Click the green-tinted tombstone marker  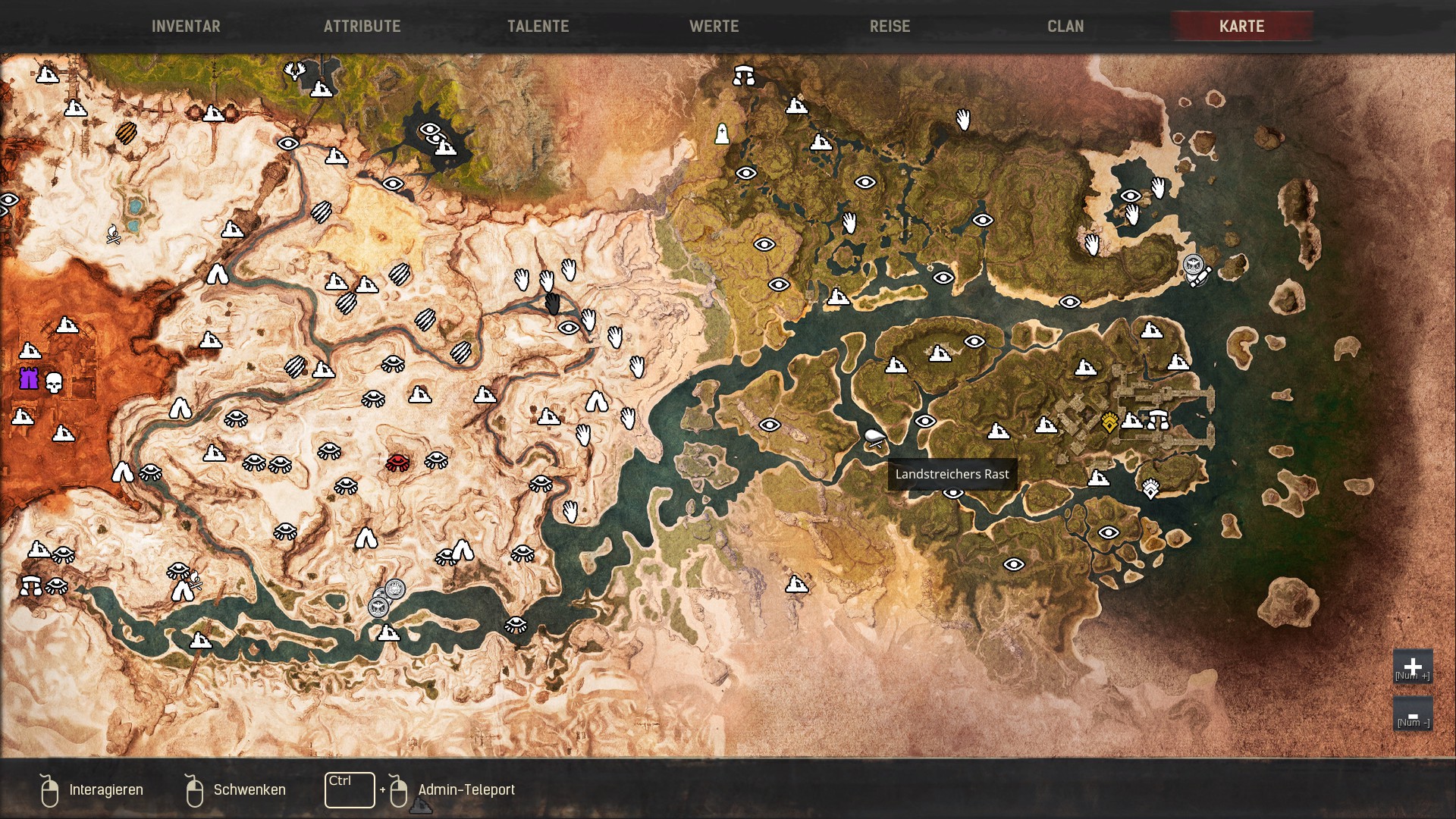coord(722,134)
